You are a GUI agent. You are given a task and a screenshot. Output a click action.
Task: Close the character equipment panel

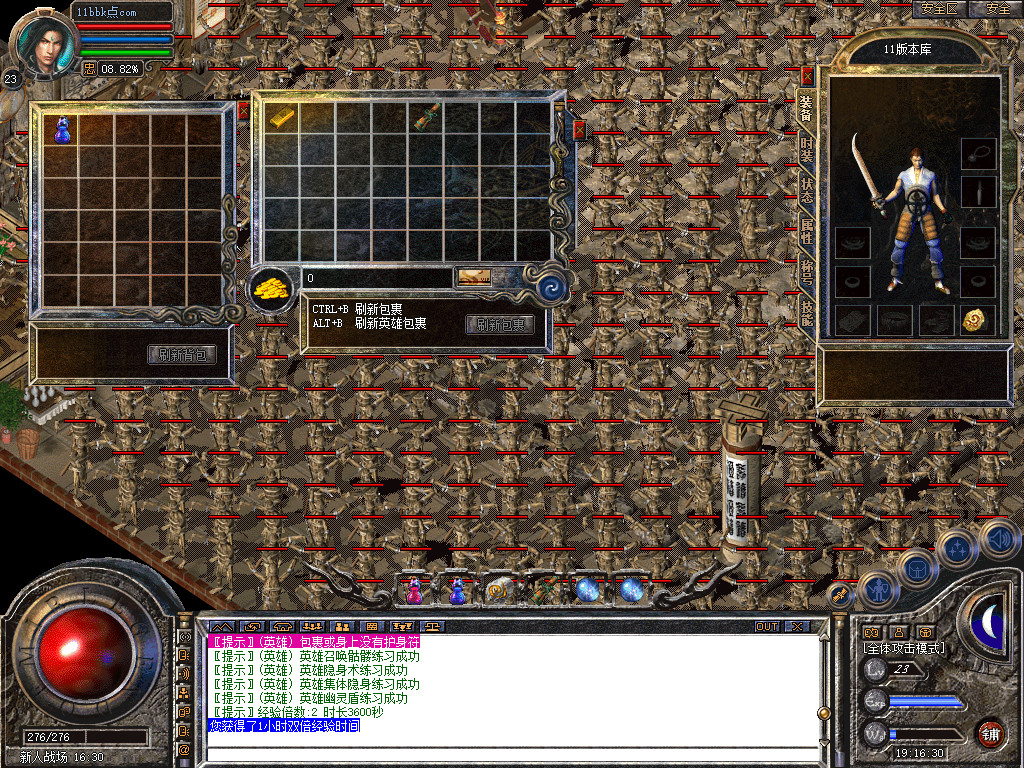pyautogui.click(x=808, y=75)
